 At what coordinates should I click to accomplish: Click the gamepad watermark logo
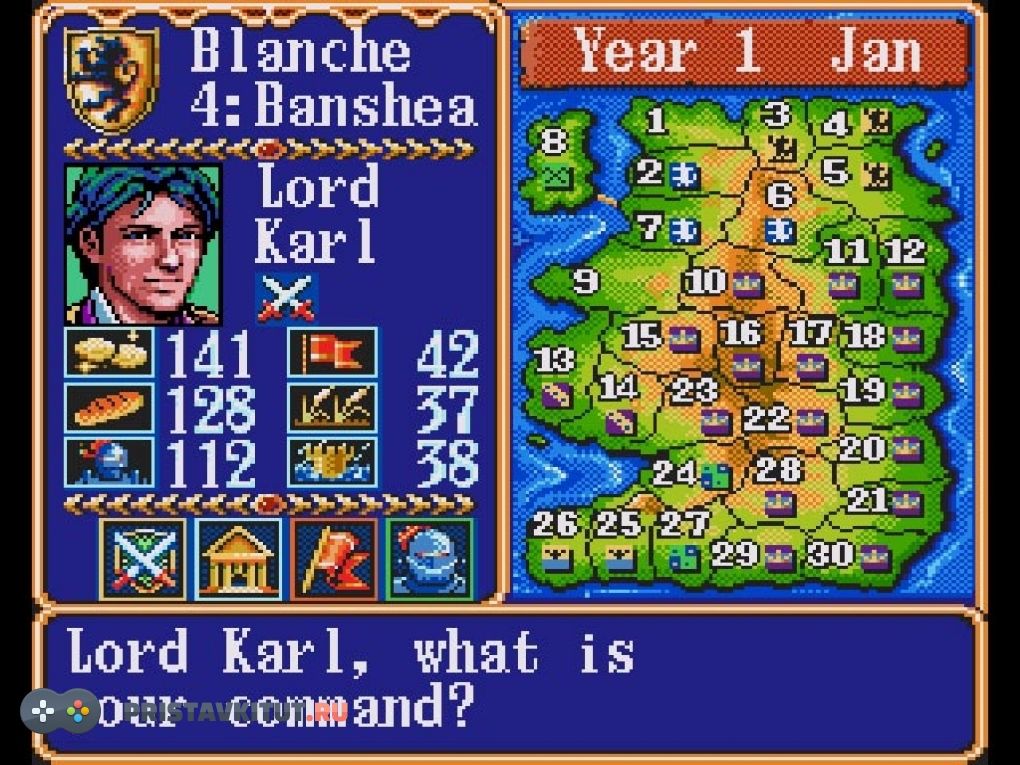pos(60,711)
